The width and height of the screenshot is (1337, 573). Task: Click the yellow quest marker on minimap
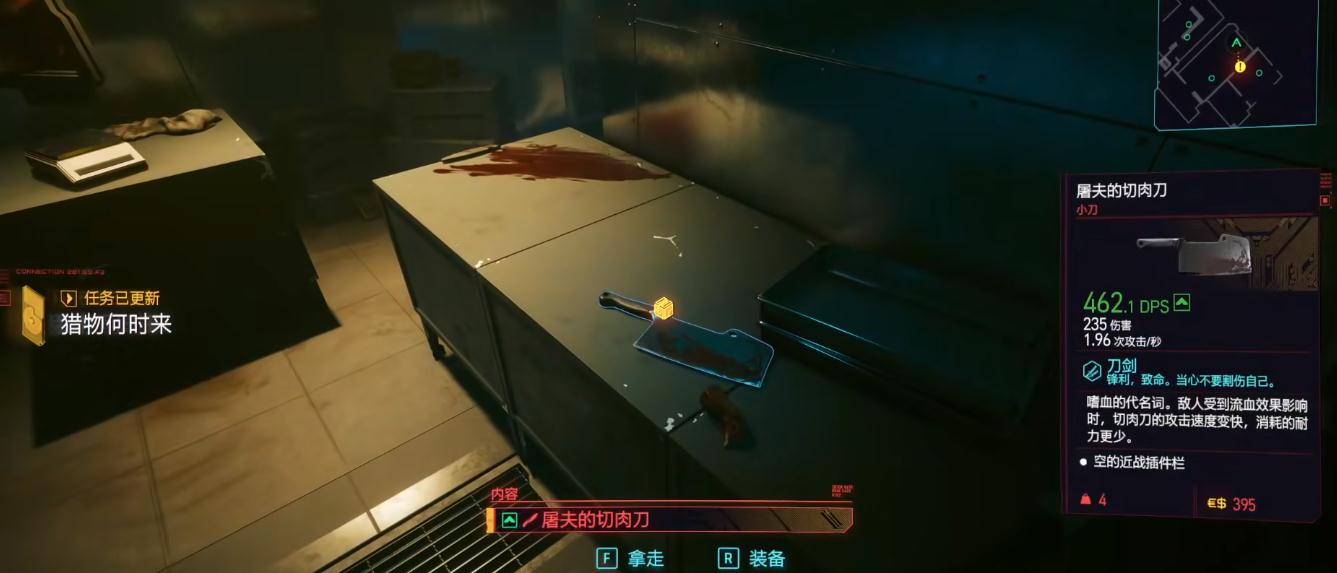(x=1240, y=66)
